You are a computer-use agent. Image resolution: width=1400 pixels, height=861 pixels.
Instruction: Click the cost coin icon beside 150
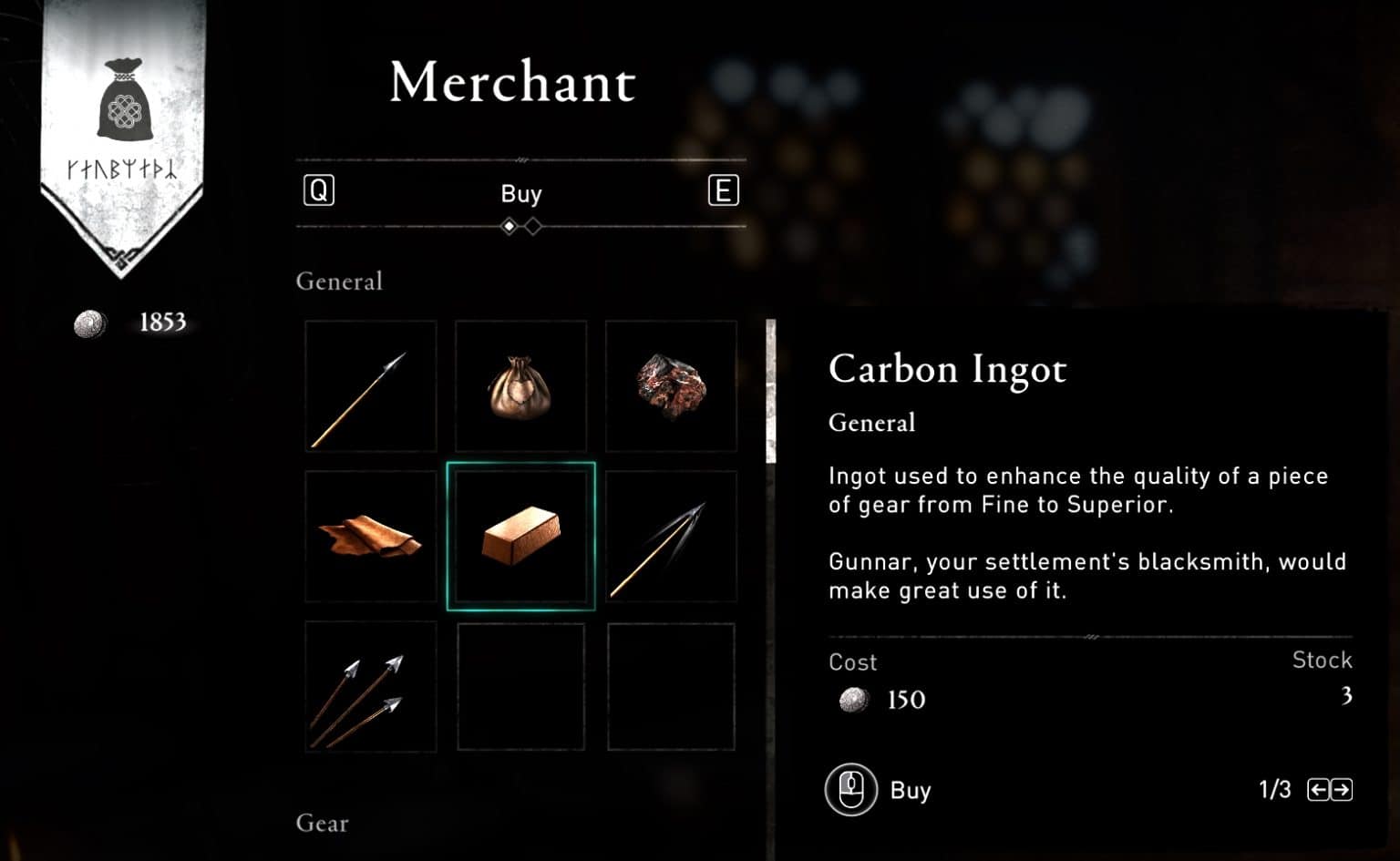[852, 700]
